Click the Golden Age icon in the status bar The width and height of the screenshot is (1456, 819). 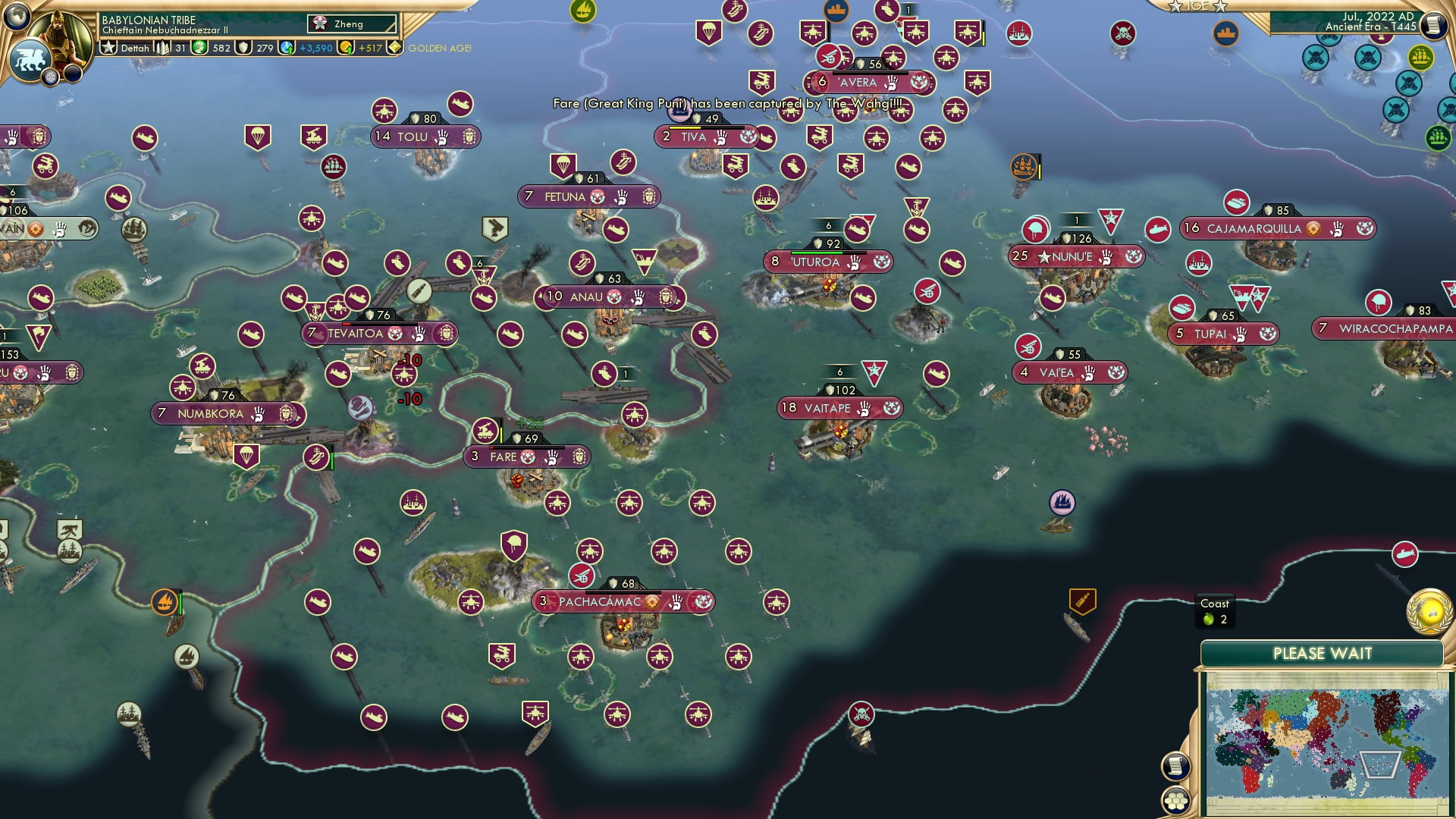[x=396, y=48]
